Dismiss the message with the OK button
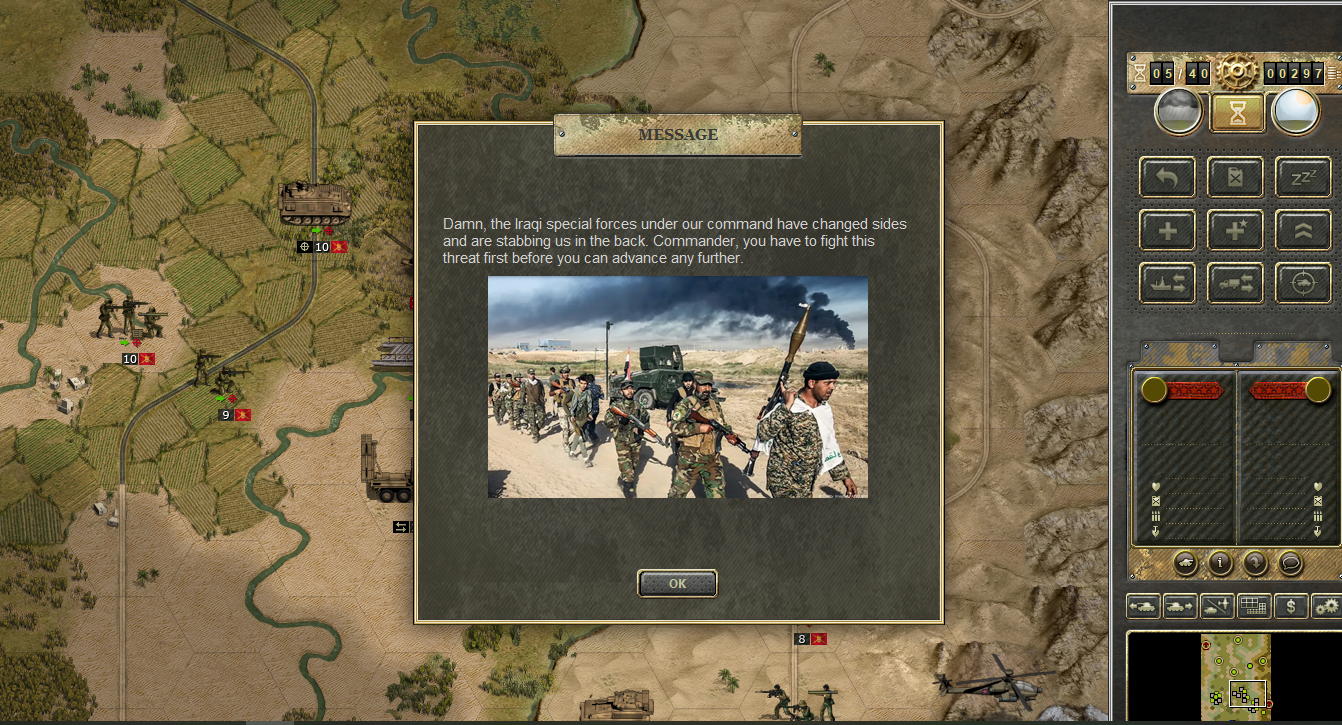This screenshot has width=1342, height=725. point(677,583)
